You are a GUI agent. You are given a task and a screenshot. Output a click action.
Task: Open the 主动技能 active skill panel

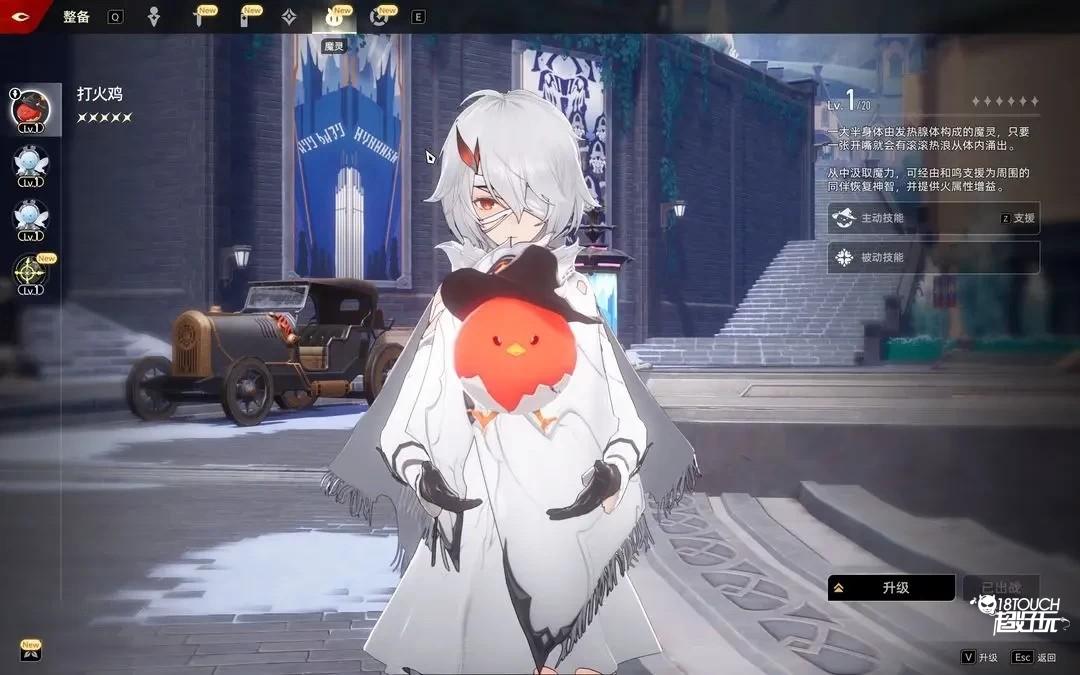933,218
